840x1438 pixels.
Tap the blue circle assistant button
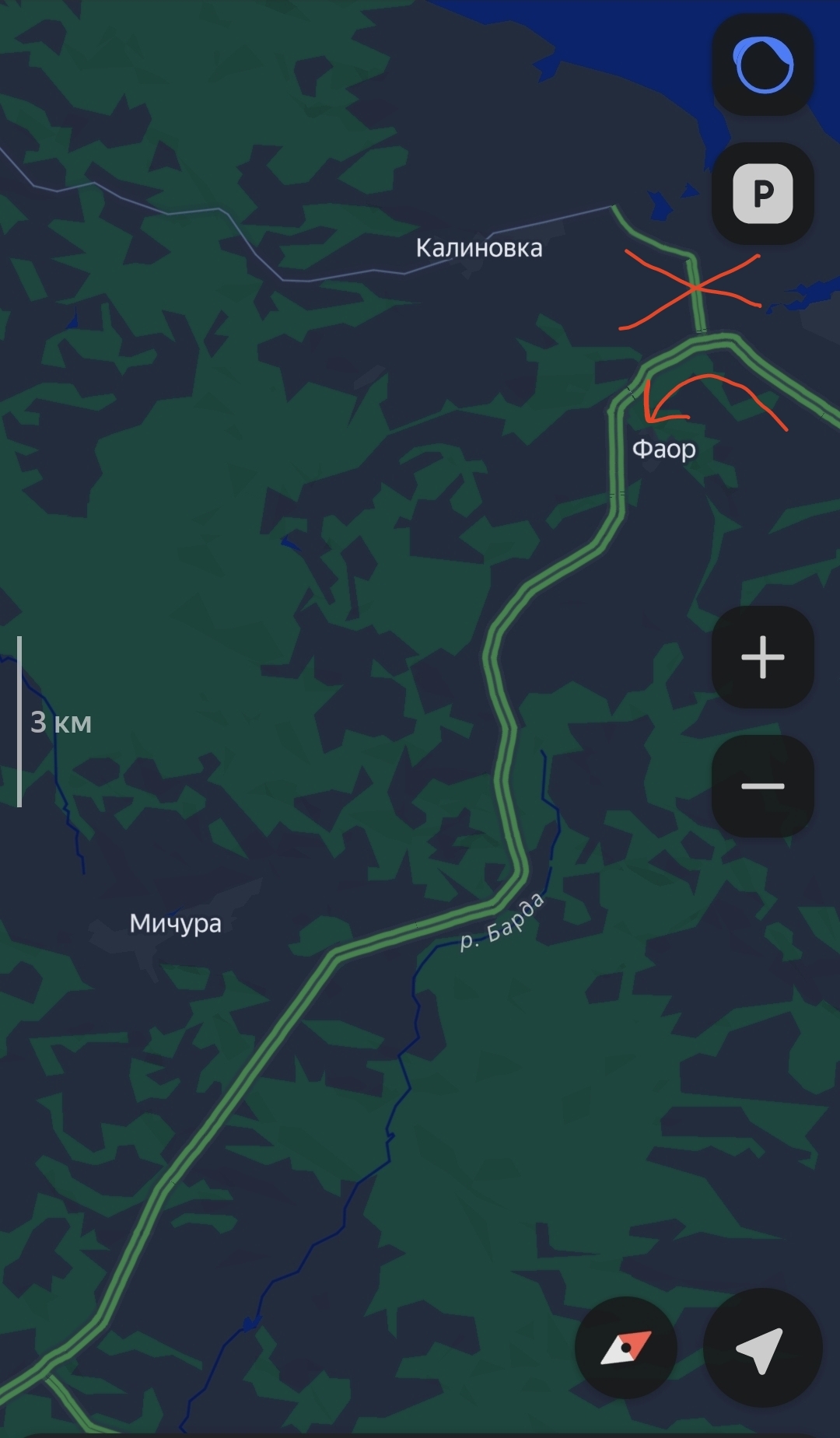763,65
